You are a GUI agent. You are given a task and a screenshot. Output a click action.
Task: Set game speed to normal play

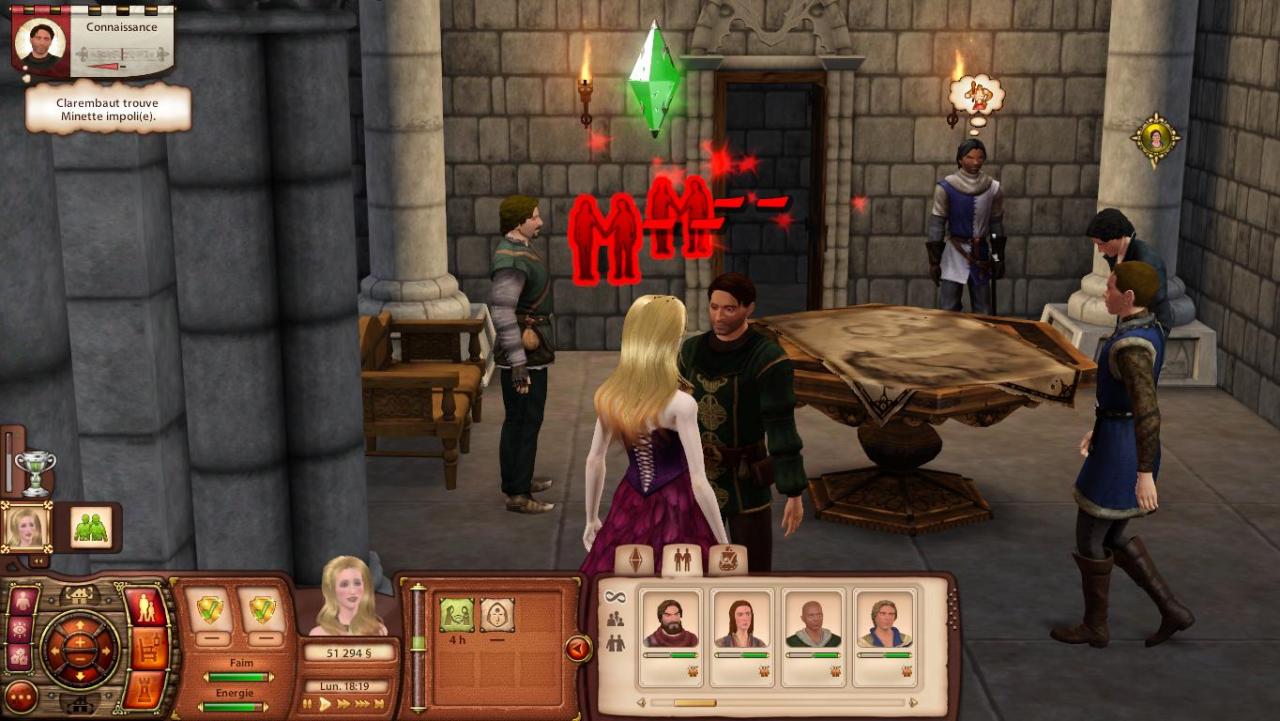pos(324,705)
